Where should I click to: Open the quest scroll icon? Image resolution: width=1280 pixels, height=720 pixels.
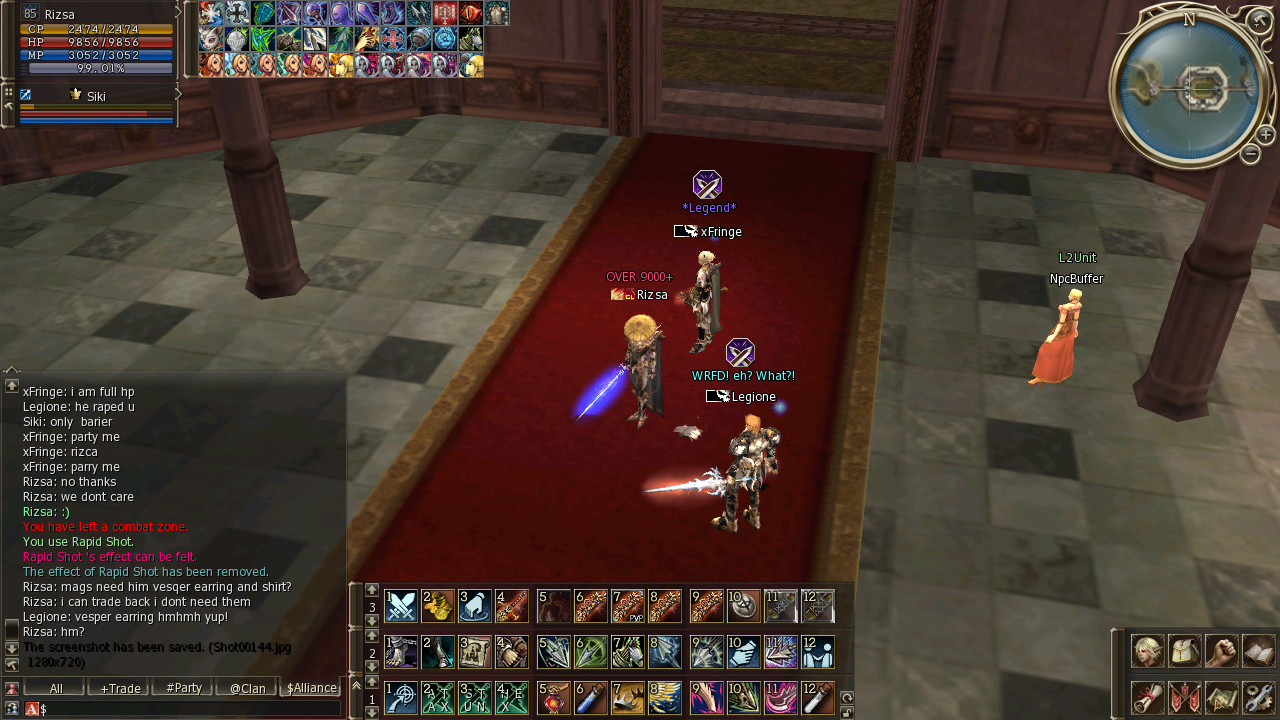pos(1147,697)
